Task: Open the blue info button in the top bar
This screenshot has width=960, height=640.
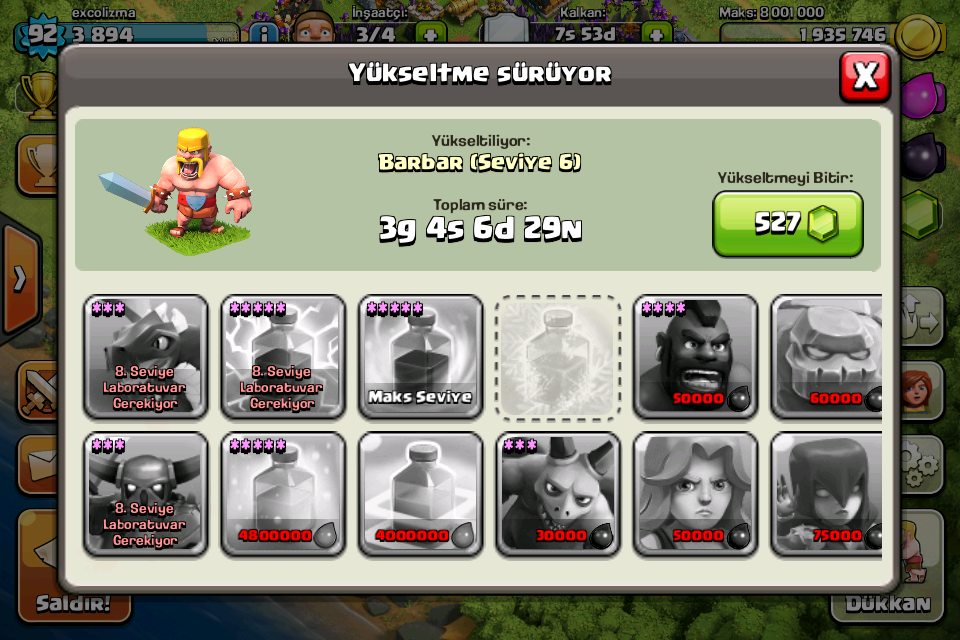Action: click(x=263, y=35)
